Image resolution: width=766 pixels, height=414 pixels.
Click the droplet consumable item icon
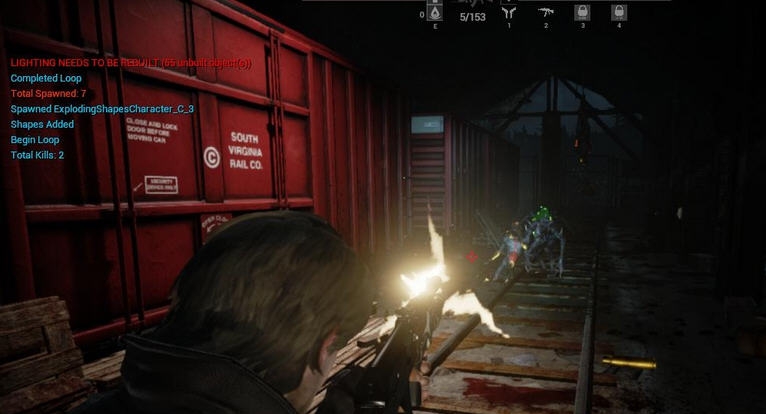click(435, 13)
